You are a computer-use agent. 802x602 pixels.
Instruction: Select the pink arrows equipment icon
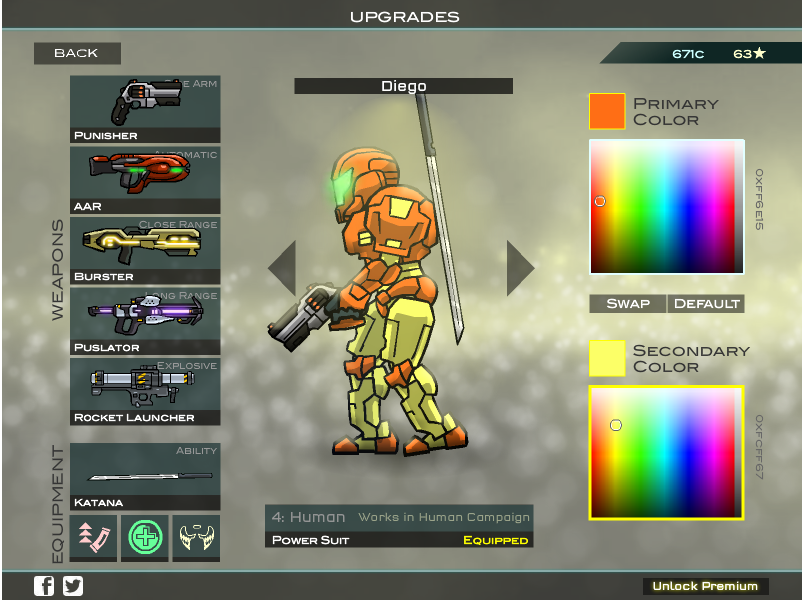pyautogui.click(x=93, y=538)
